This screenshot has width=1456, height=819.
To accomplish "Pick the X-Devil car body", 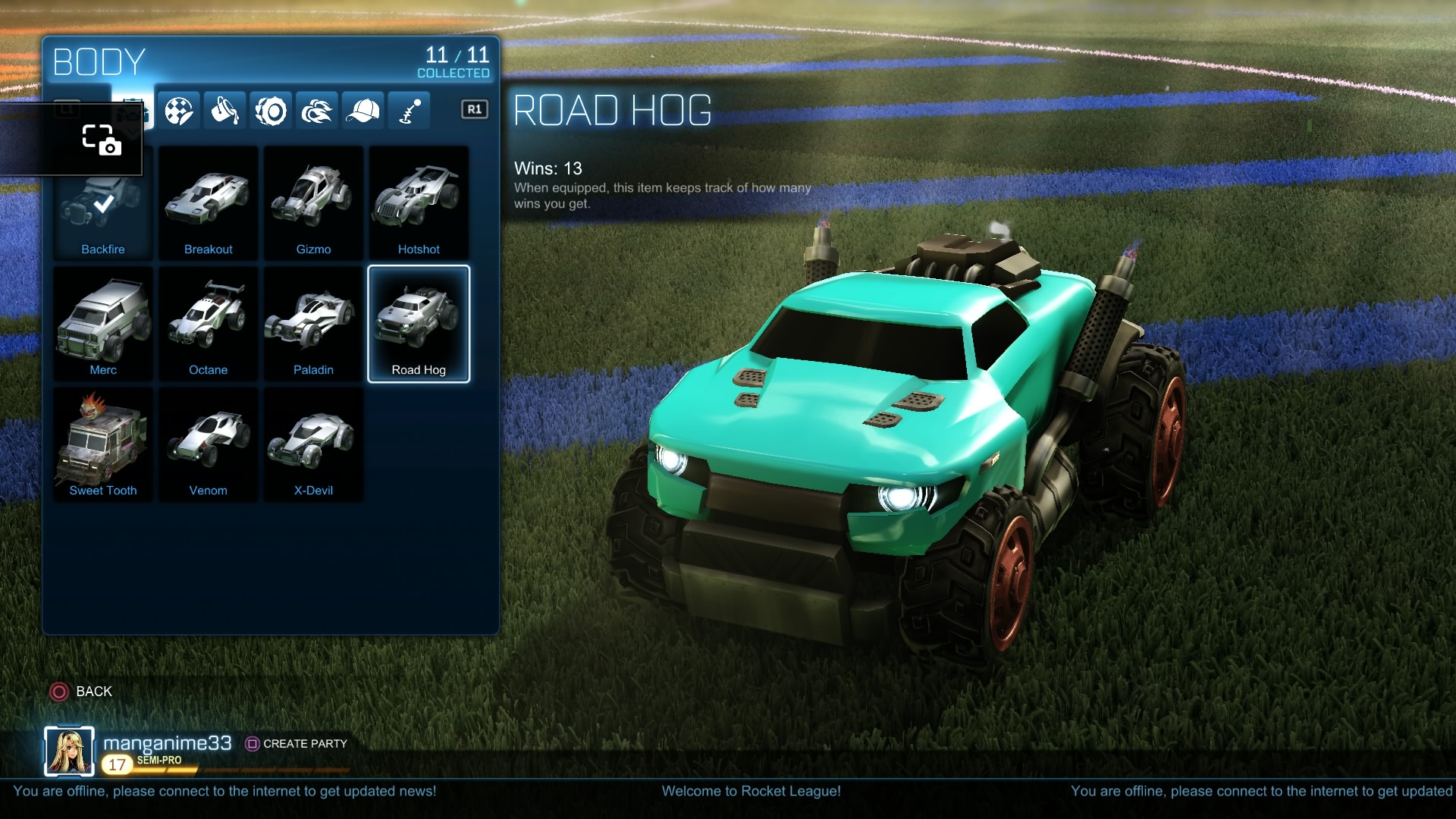I will (313, 444).
